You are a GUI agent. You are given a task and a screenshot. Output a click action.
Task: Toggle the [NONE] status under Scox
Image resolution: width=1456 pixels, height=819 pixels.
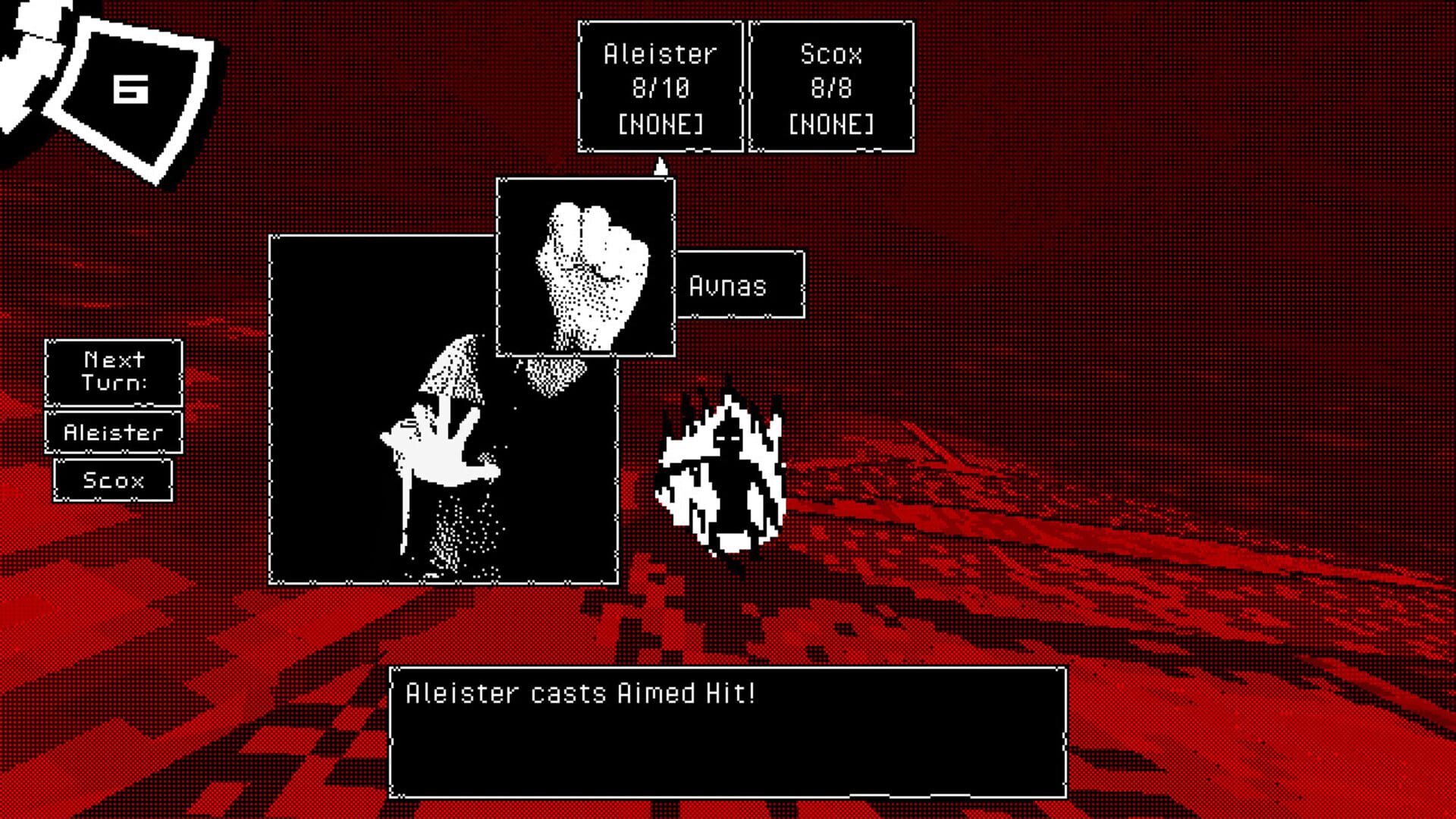[830, 121]
